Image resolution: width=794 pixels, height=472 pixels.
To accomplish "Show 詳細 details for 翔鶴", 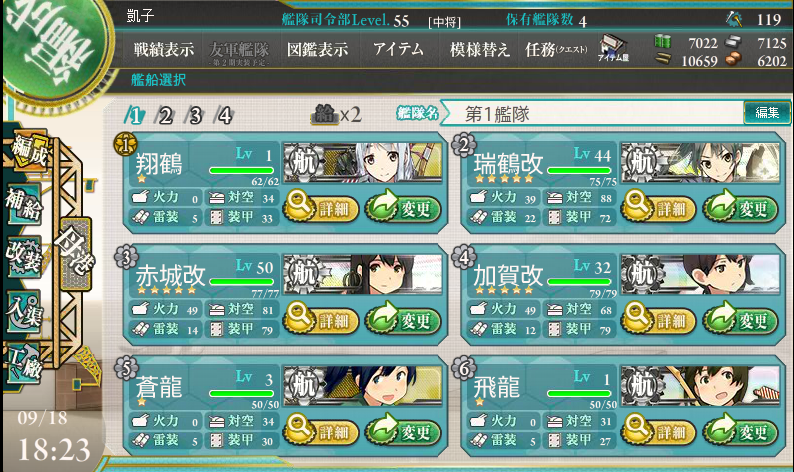I will 322,208.
